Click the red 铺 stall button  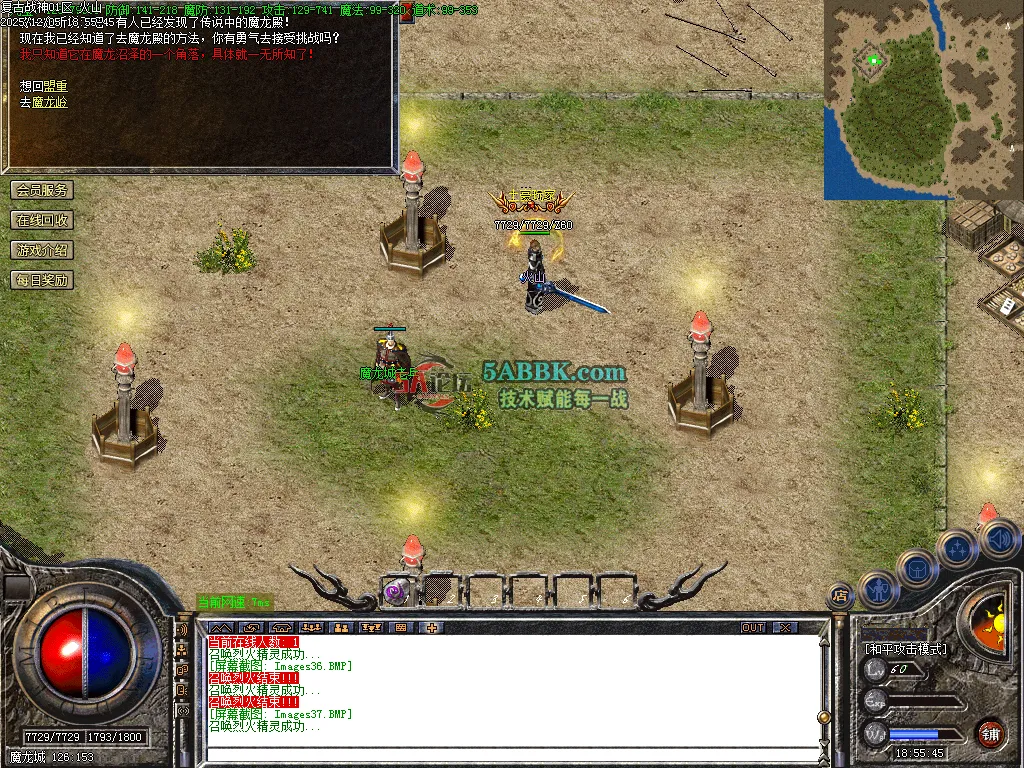990,733
